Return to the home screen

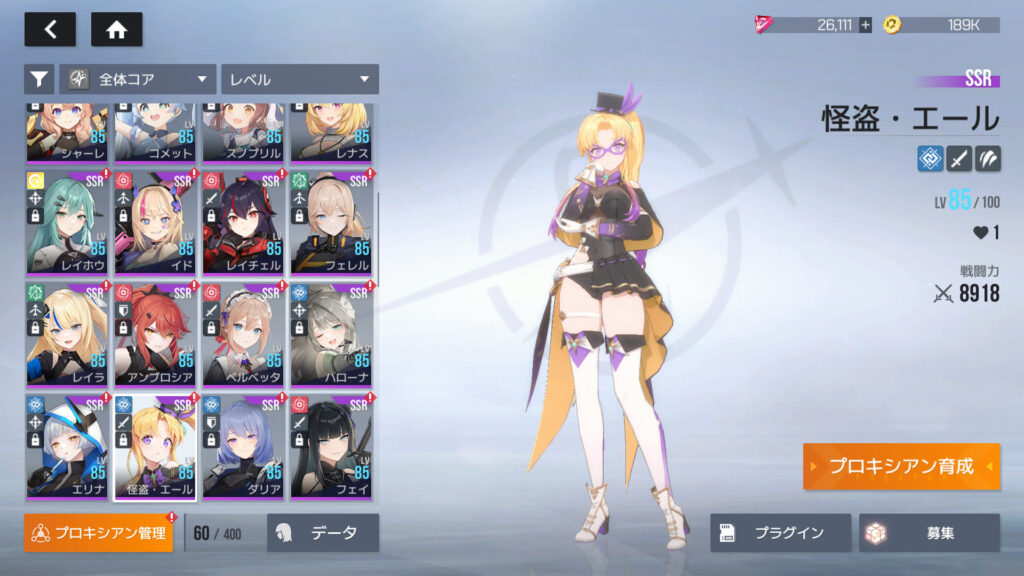point(117,30)
